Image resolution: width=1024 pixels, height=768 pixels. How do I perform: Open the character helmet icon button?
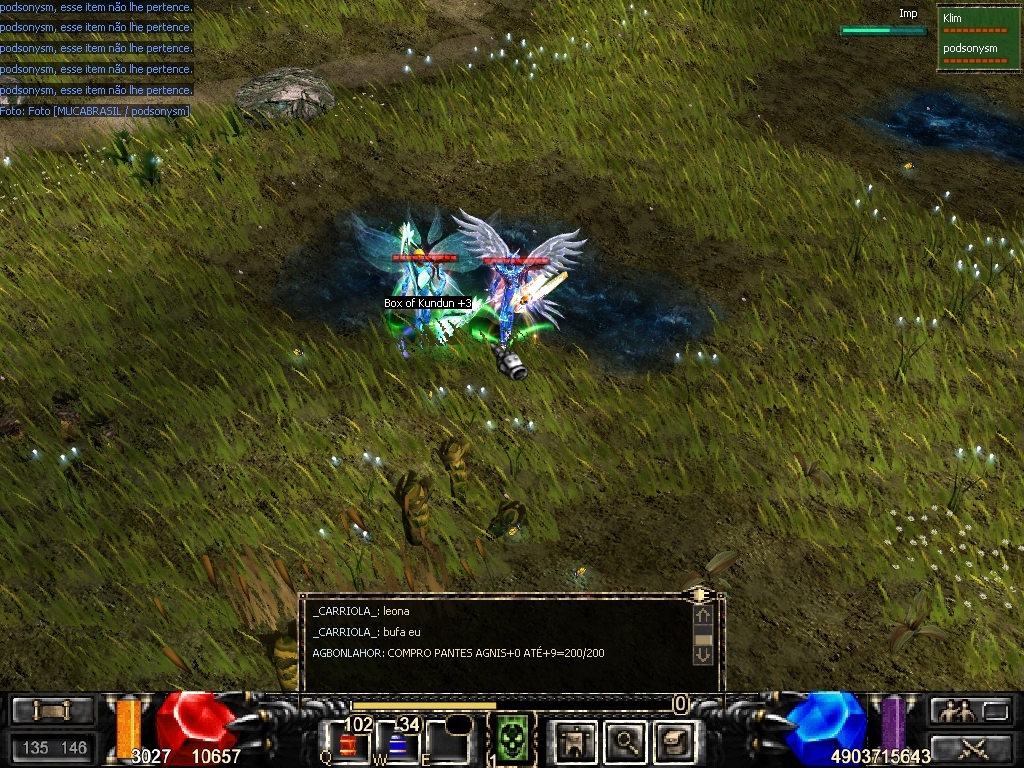click(577, 741)
